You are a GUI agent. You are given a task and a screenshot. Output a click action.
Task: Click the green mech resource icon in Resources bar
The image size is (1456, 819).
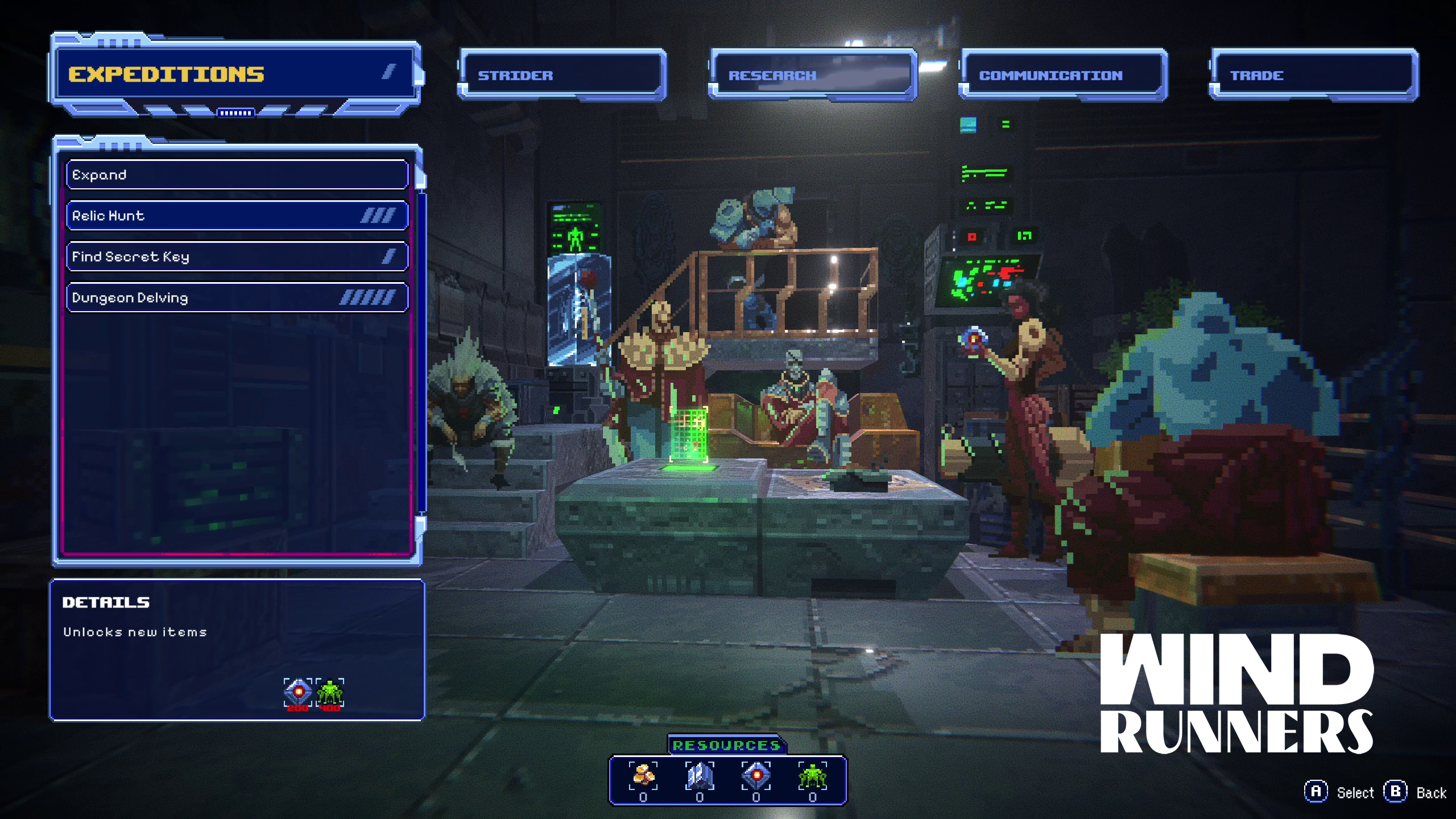pyautogui.click(x=812, y=776)
